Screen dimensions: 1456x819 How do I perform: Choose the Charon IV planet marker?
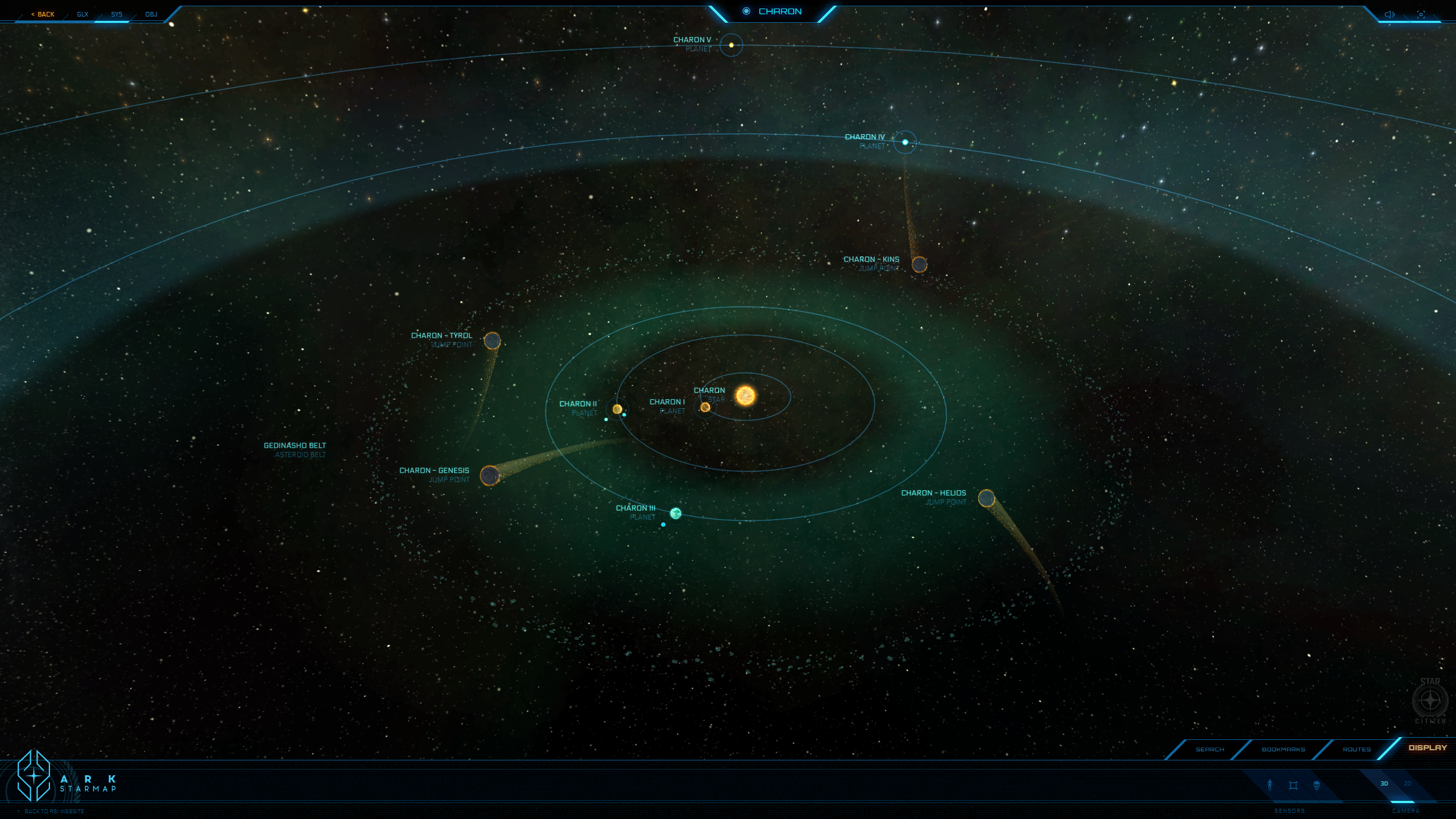click(905, 142)
